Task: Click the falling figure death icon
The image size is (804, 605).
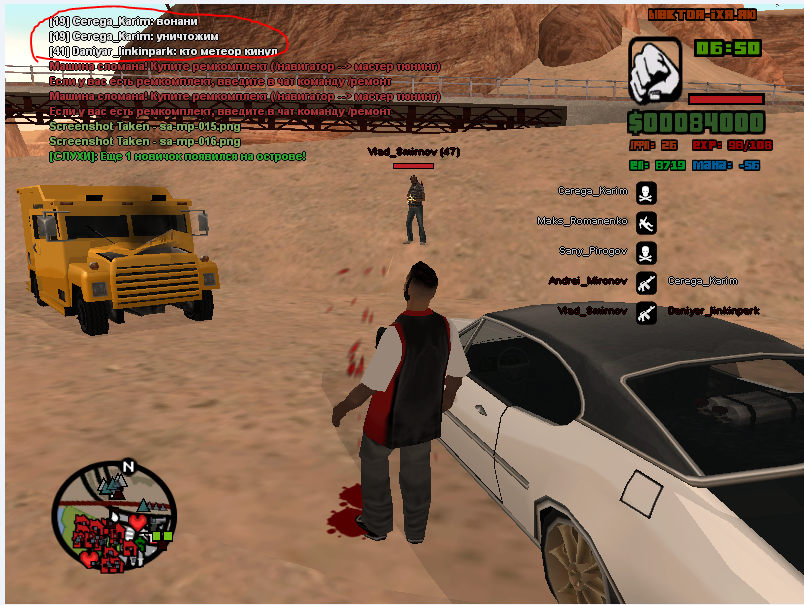Action: (646, 221)
